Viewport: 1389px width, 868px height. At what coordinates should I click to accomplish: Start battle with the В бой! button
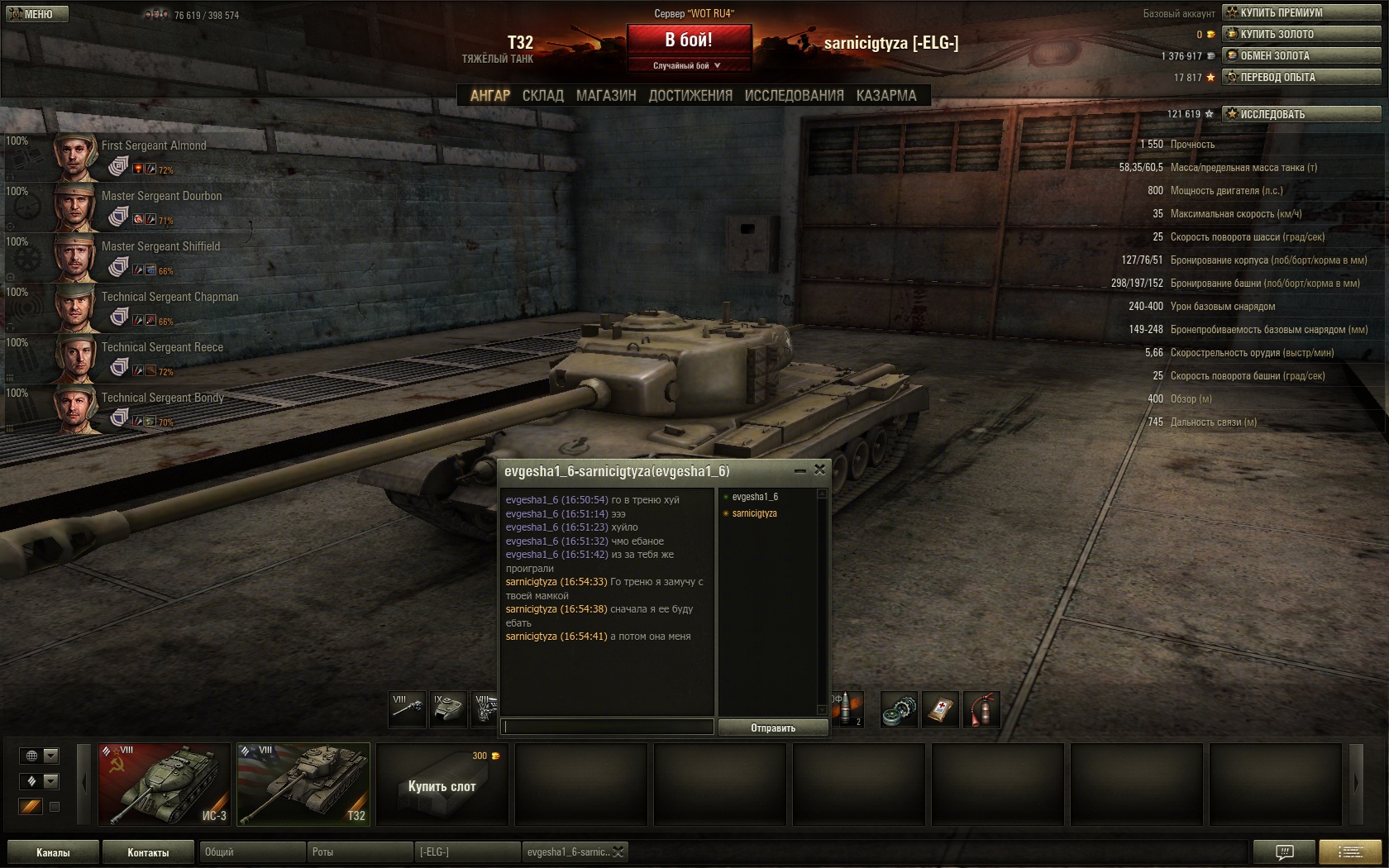689,40
